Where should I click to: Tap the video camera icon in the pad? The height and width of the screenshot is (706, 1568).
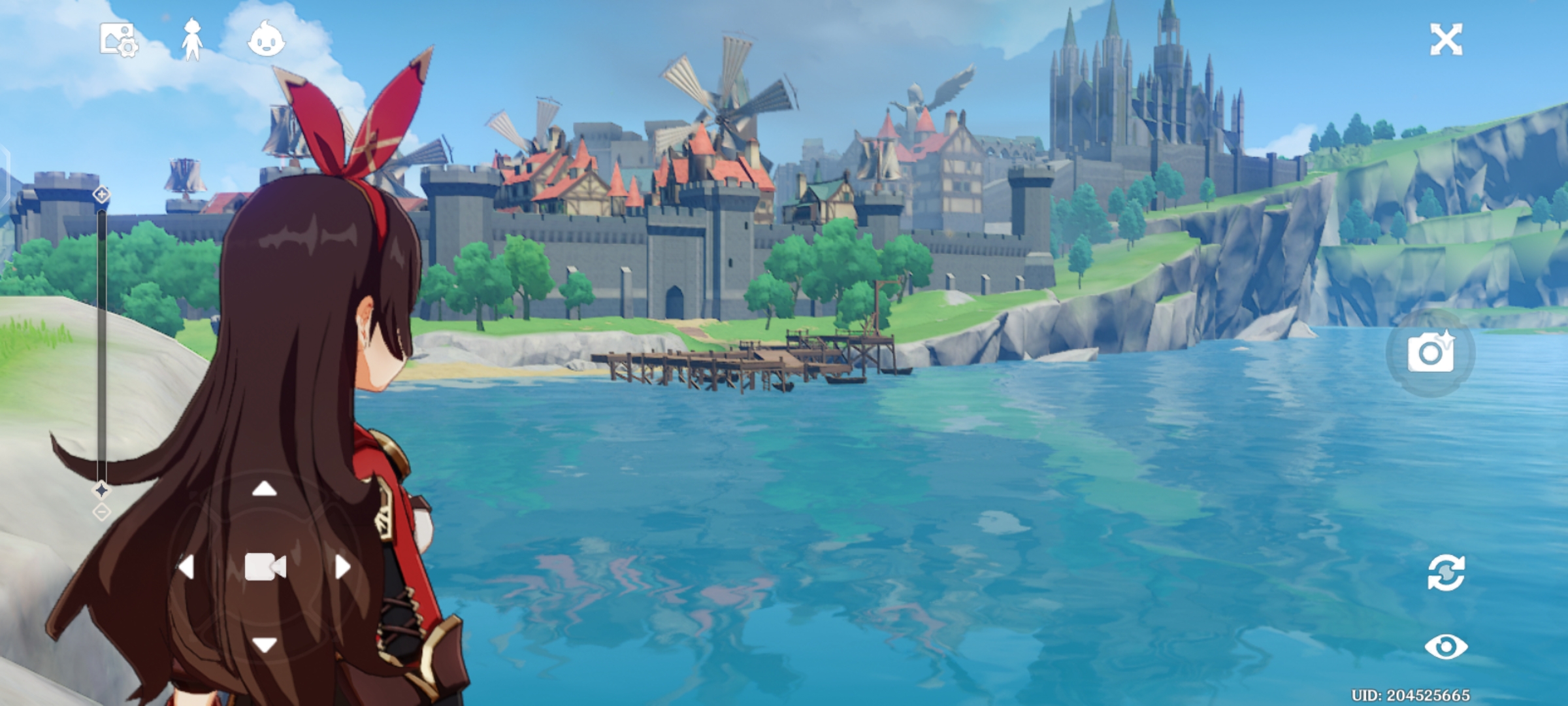[x=265, y=567]
